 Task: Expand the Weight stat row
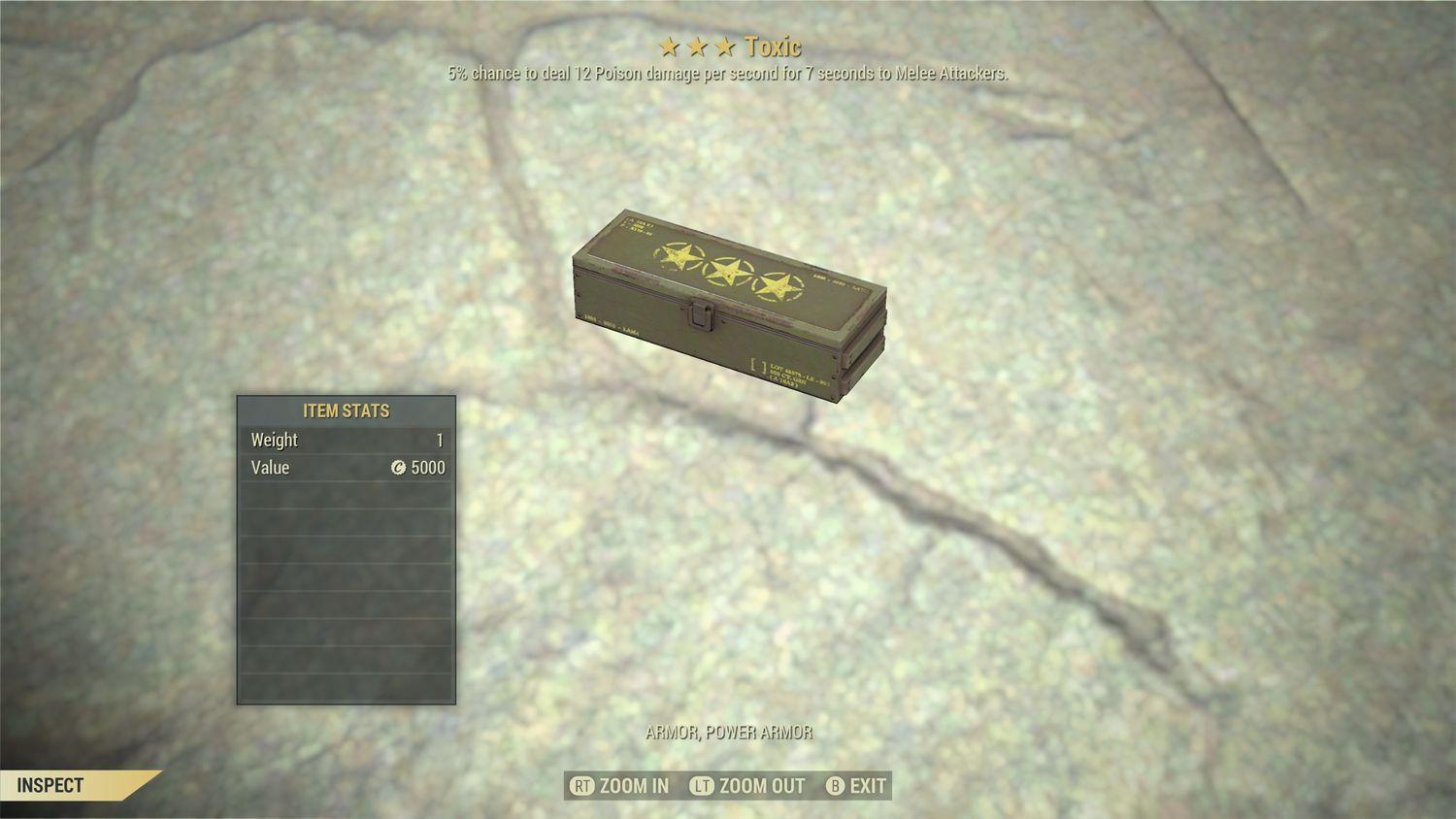(346, 440)
